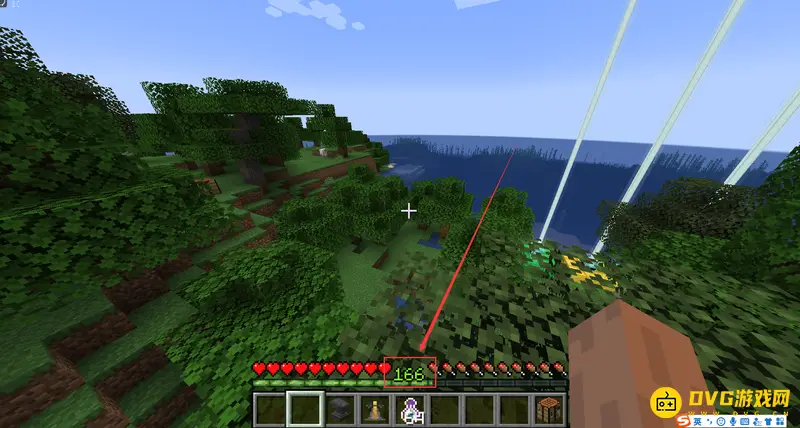Choose the experience bottle stack slot
800x428 pixels.
point(411,409)
